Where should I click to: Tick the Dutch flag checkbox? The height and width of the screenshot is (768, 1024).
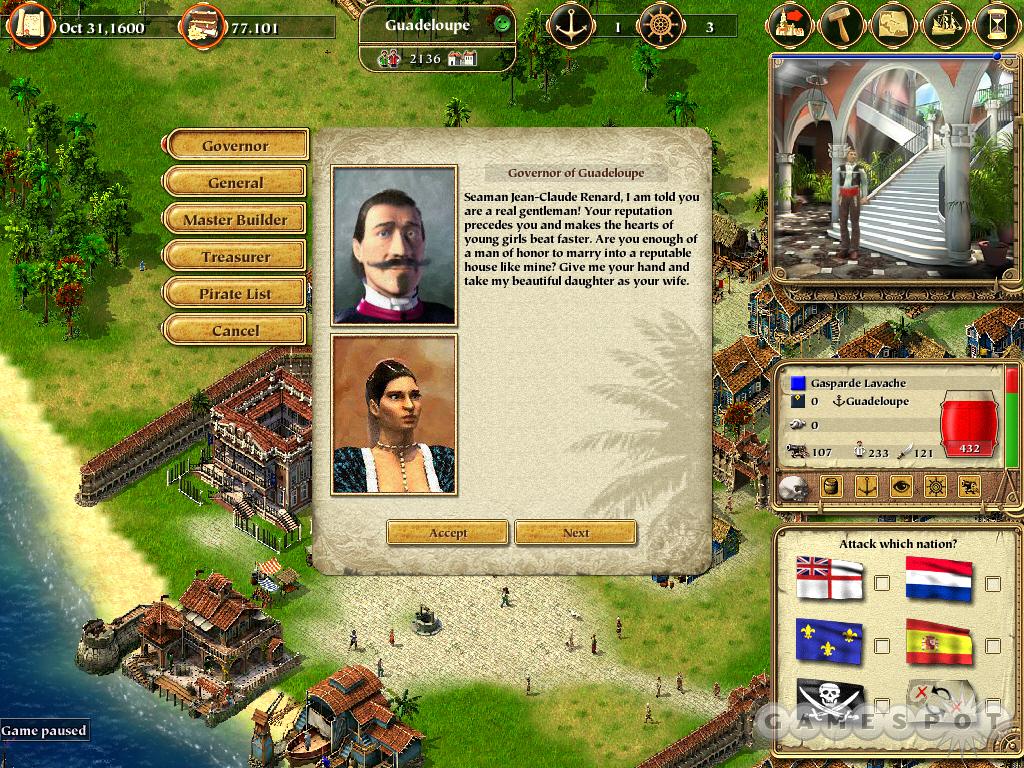click(993, 584)
